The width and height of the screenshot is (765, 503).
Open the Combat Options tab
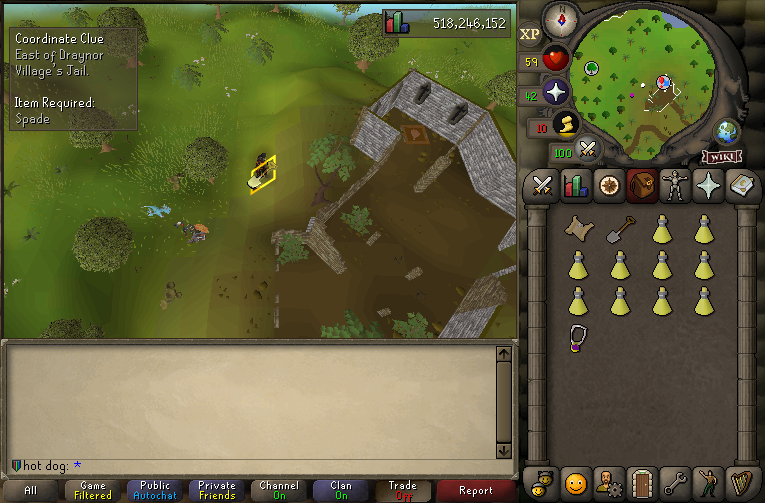543,187
